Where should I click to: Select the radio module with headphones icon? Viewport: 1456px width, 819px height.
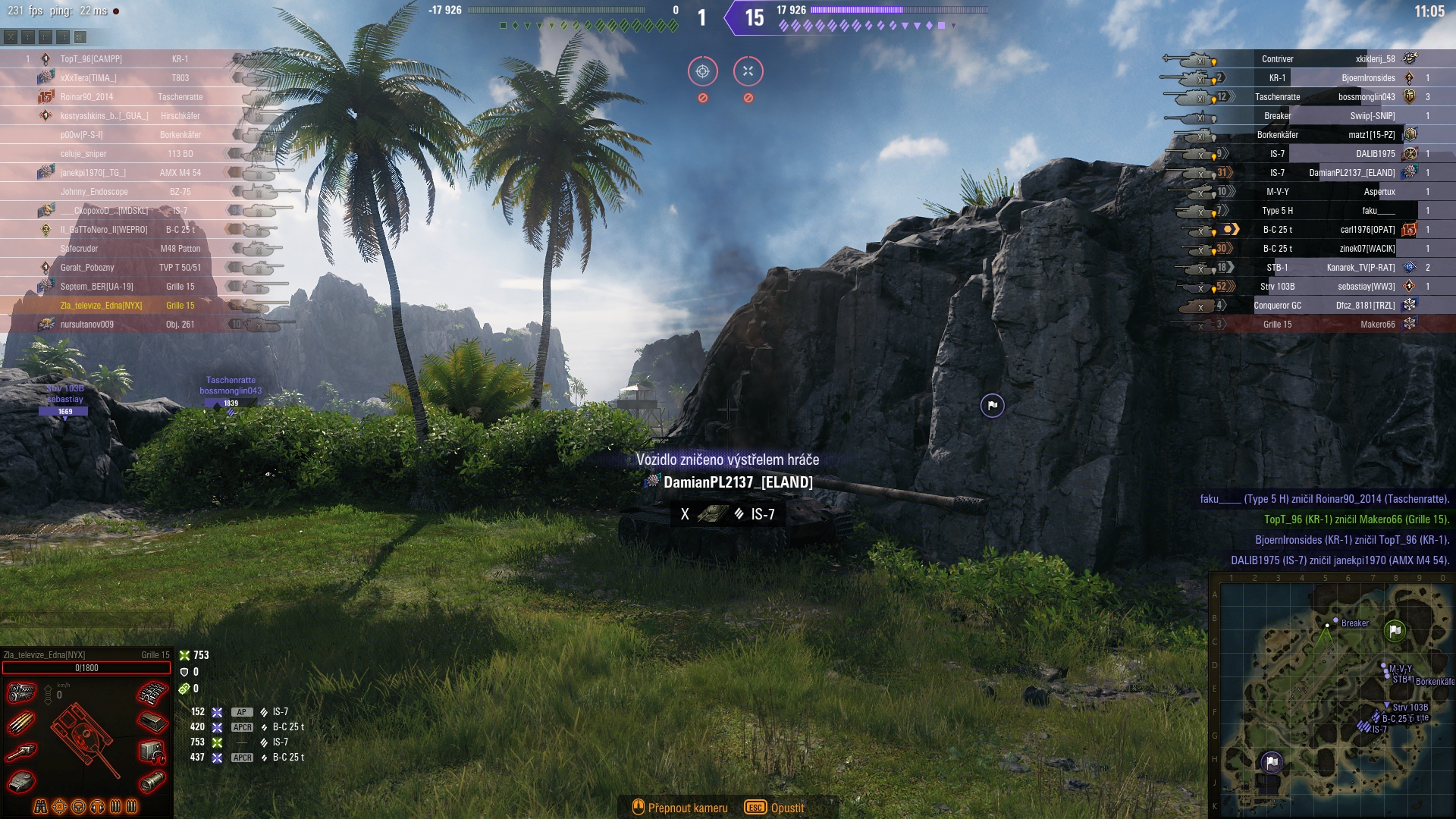pyautogui.click(x=152, y=752)
